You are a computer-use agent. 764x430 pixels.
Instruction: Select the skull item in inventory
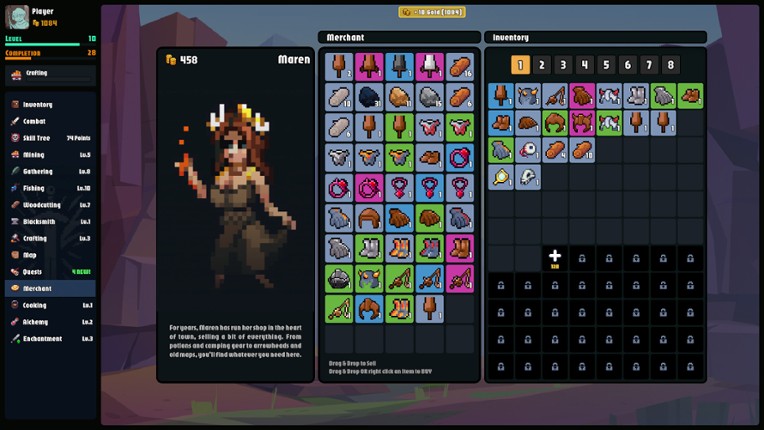528,177
